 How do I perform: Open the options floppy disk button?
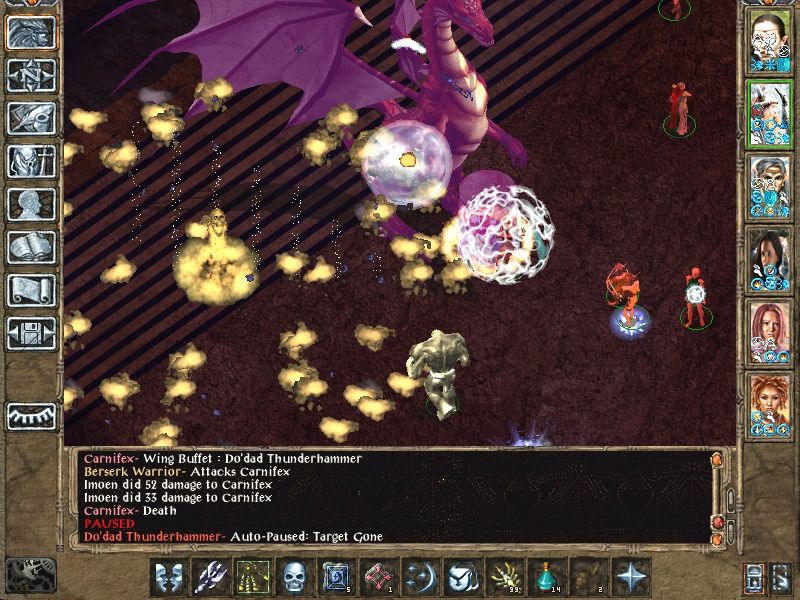pyautogui.click(x=30, y=332)
